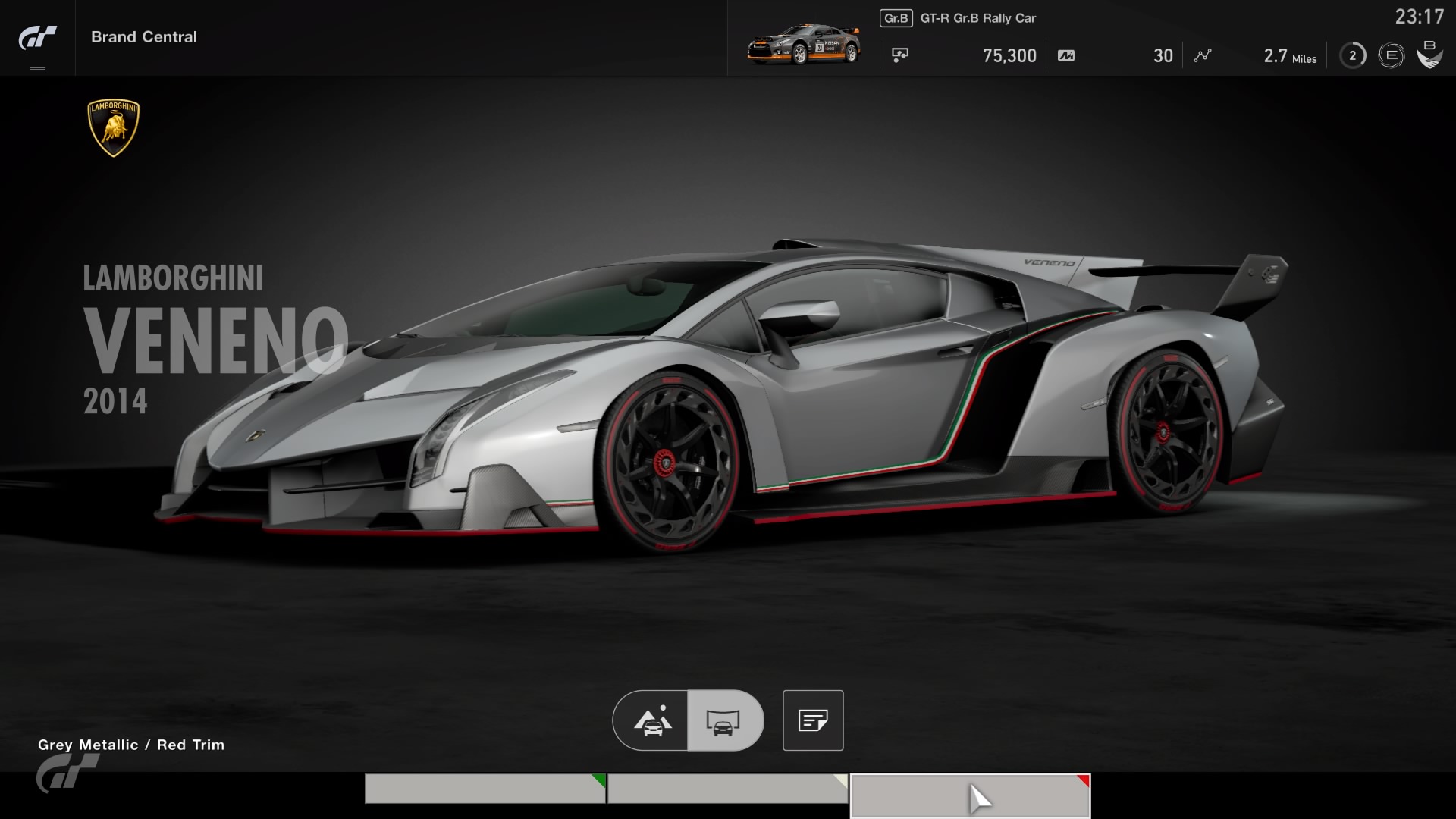Viewport: 1456px width, 819px height.
Task: Pick the Grey Metallic / Red Trim swatch
Action: (x=970, y=795)
